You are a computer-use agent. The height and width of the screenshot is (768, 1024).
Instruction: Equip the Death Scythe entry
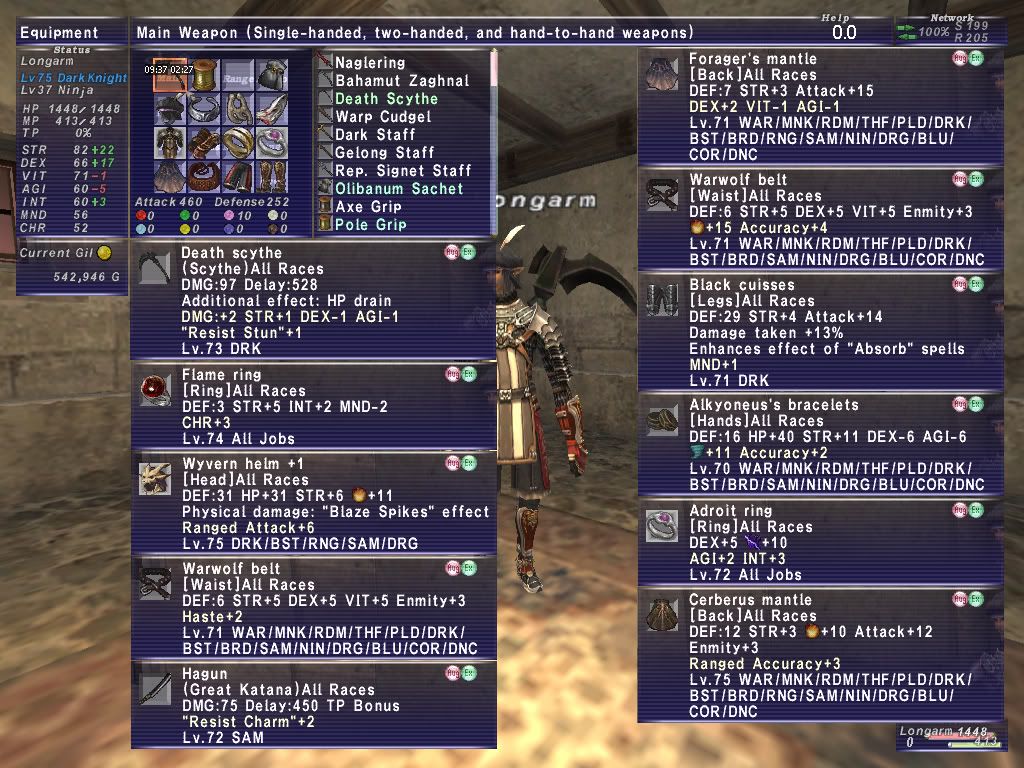[x=386, y=98]
